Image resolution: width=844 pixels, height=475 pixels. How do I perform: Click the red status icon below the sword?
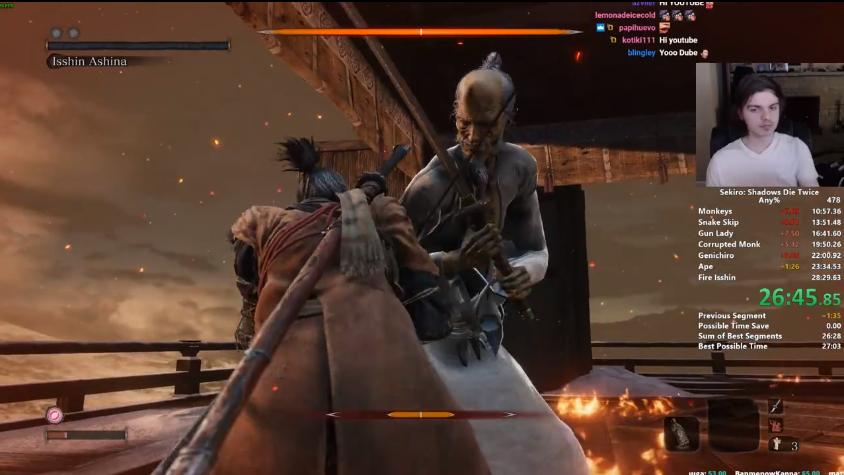[x=775, y=426]
